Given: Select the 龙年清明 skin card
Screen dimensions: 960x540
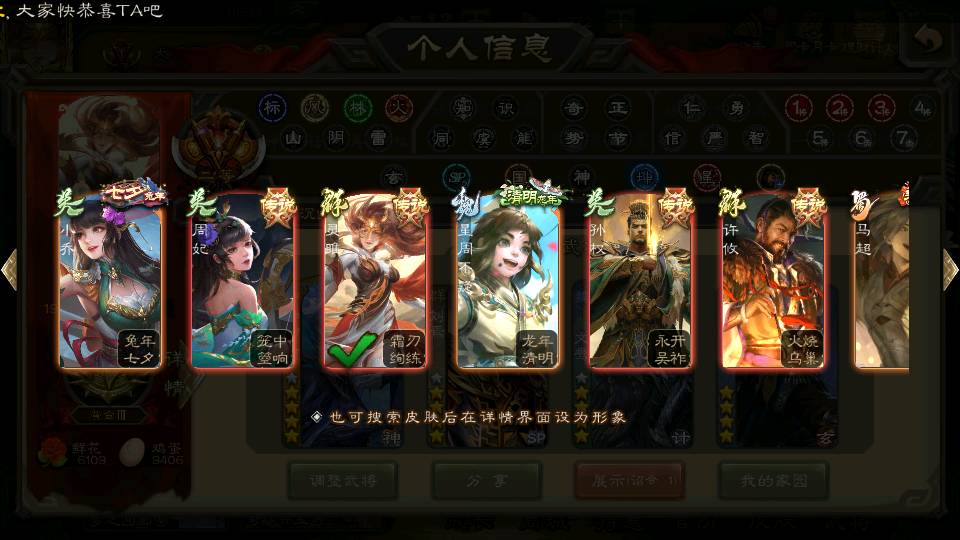Looking at the screenshot, I should [x=508, y=282].
